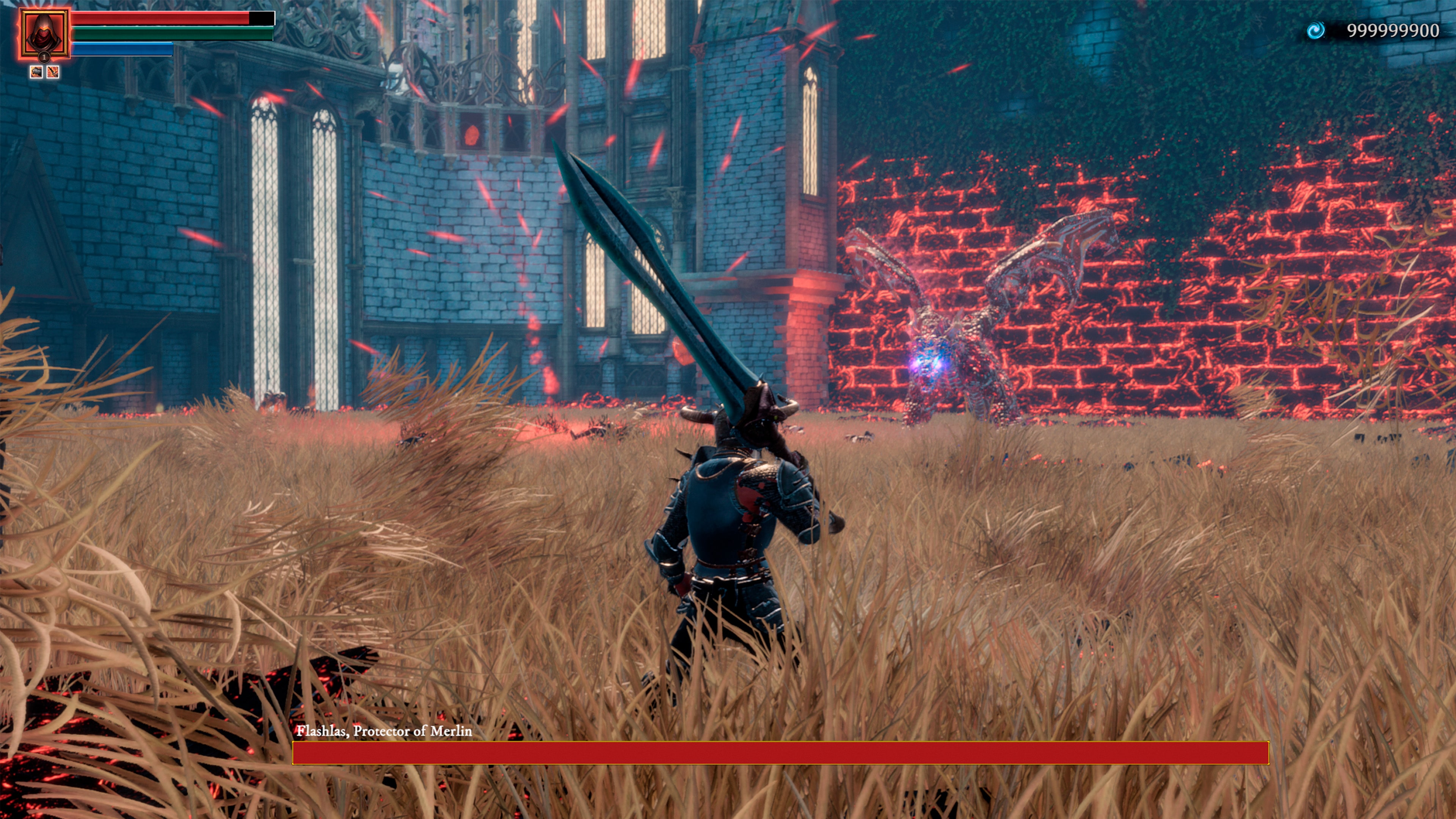Click the level 1 badge under the portrait
Image resolution: width=1456 pixels, height=819 pixels.
click(45, 58)
